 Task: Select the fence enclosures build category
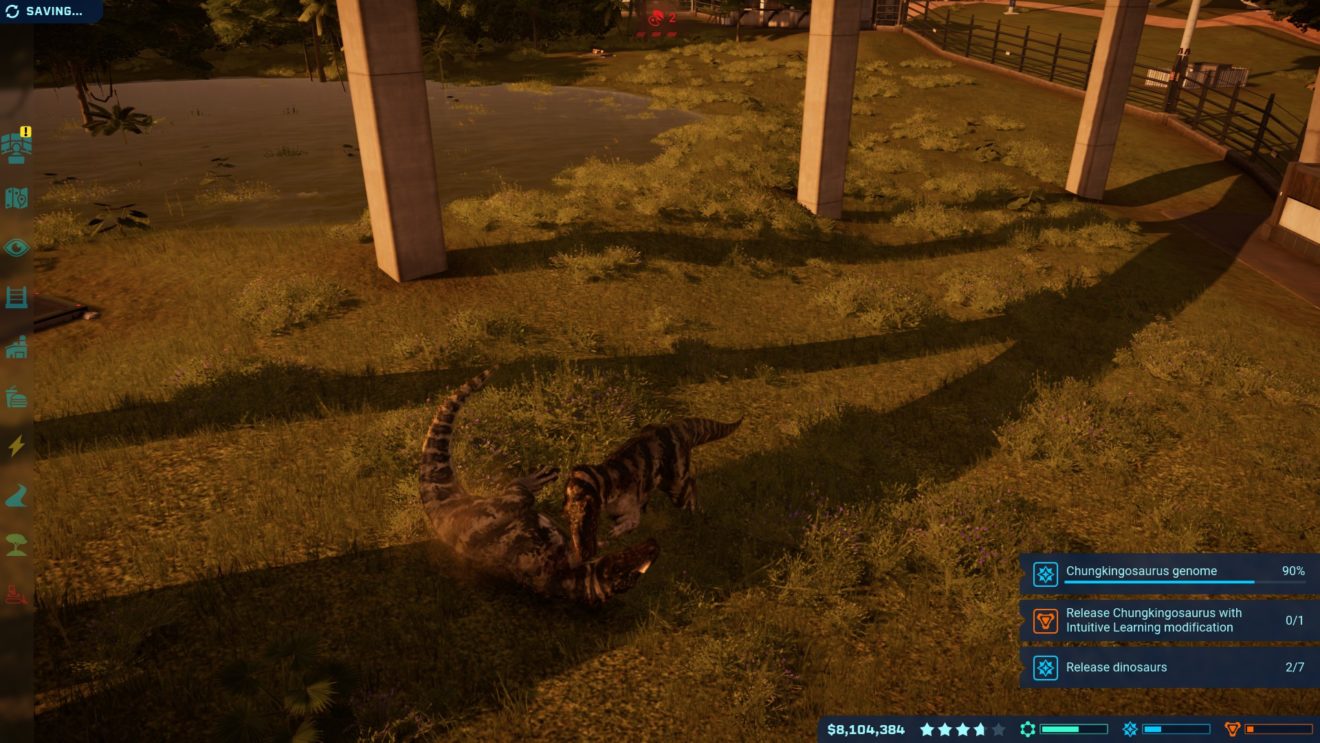(17, 297)
